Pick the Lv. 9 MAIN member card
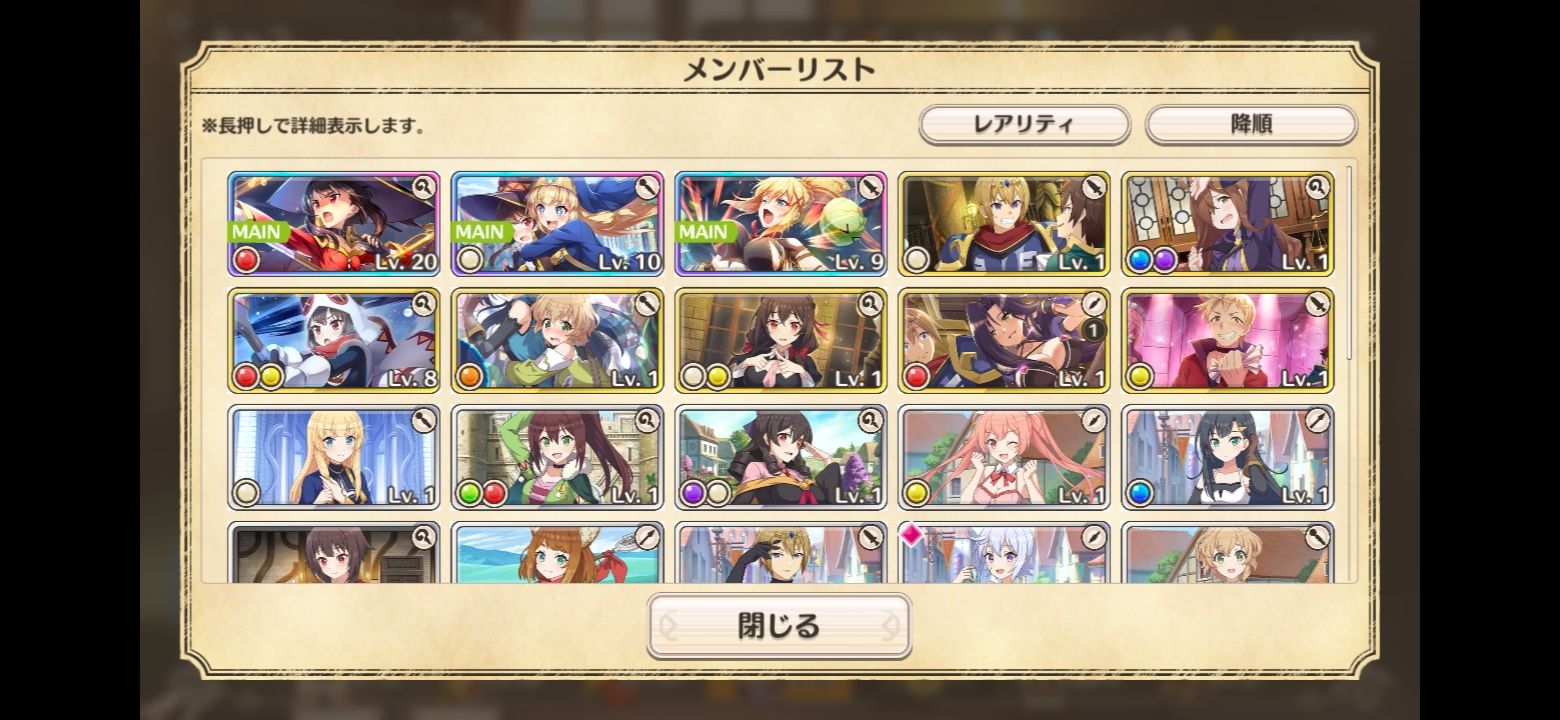This screenshot has height=720, width=1560. [x=781, y=223]
